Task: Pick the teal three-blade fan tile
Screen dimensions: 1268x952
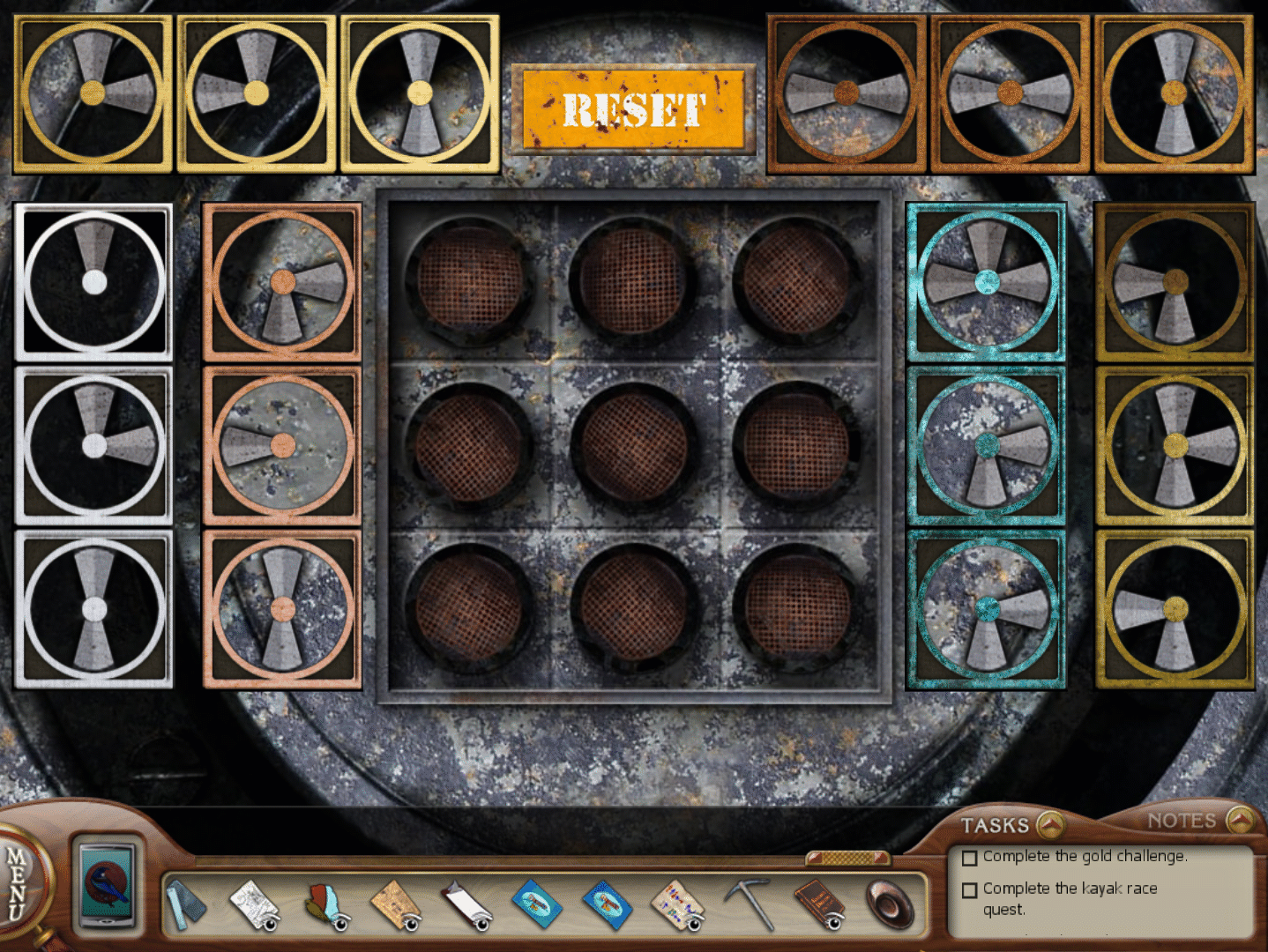Action: tap(986, 282)
